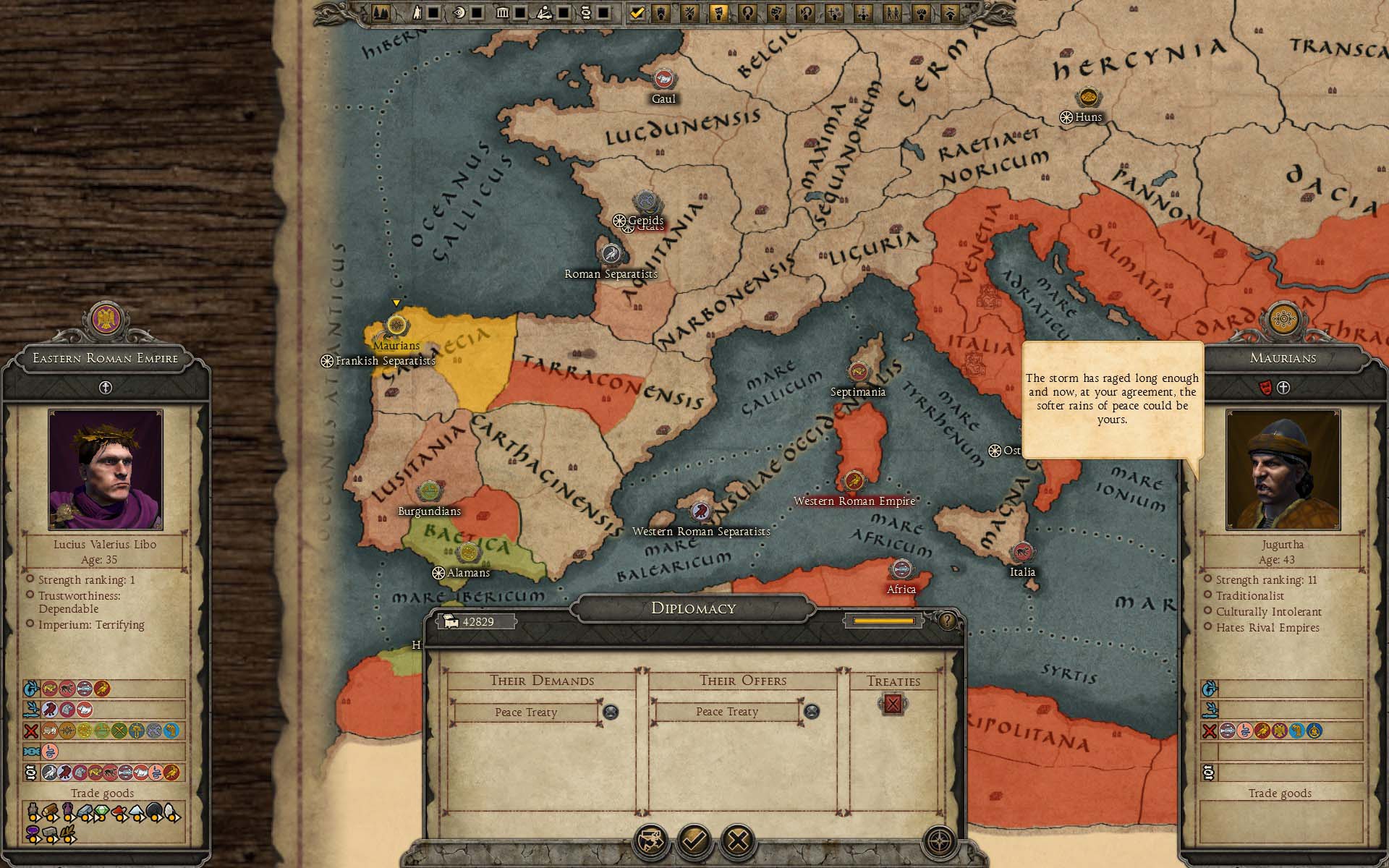The image size is (1389, 868).
Task: Accept the peace treaty with the checkmark button
Action: point(694,841)
